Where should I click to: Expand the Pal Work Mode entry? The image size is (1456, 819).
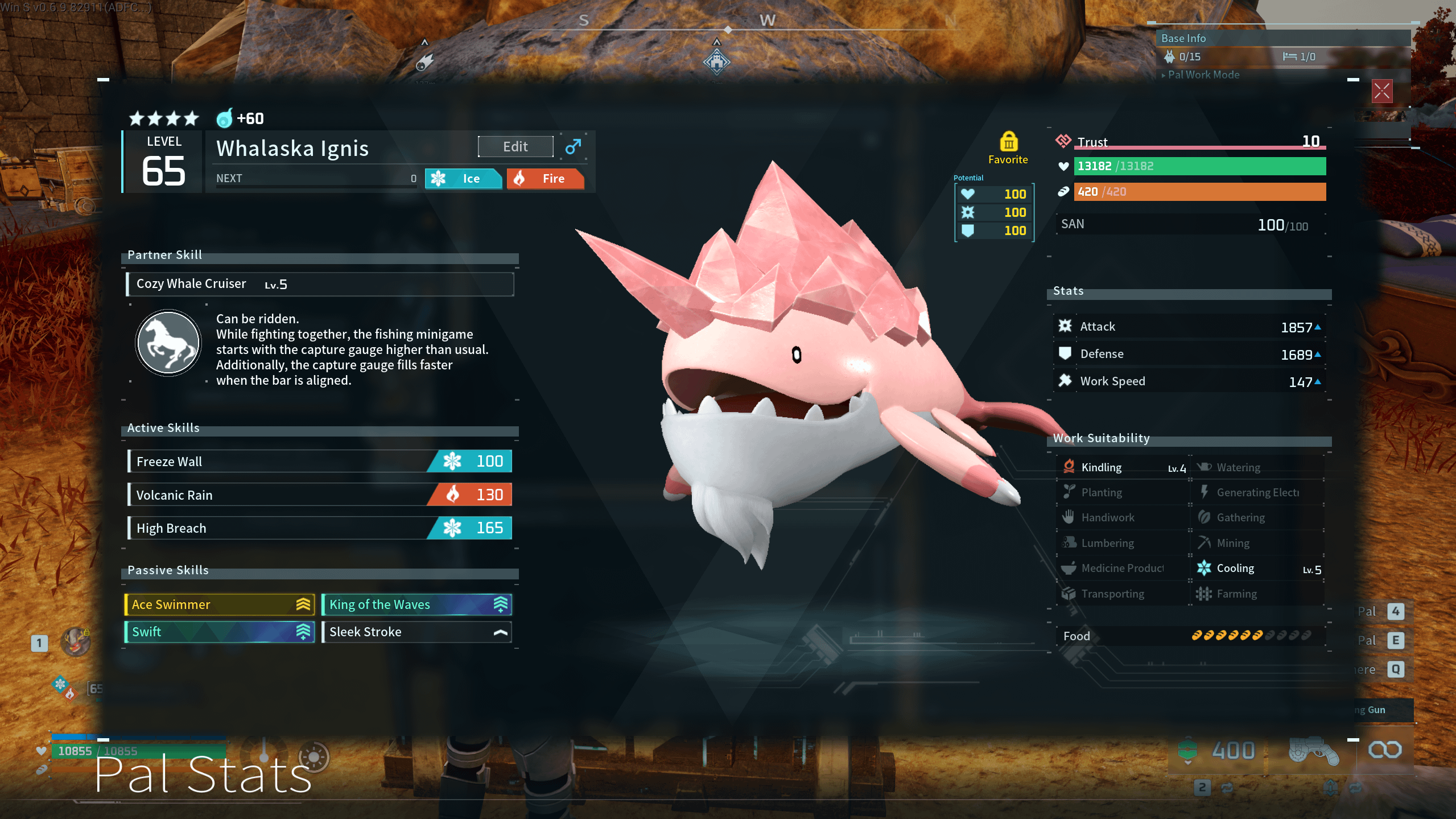pos(1203,75)
